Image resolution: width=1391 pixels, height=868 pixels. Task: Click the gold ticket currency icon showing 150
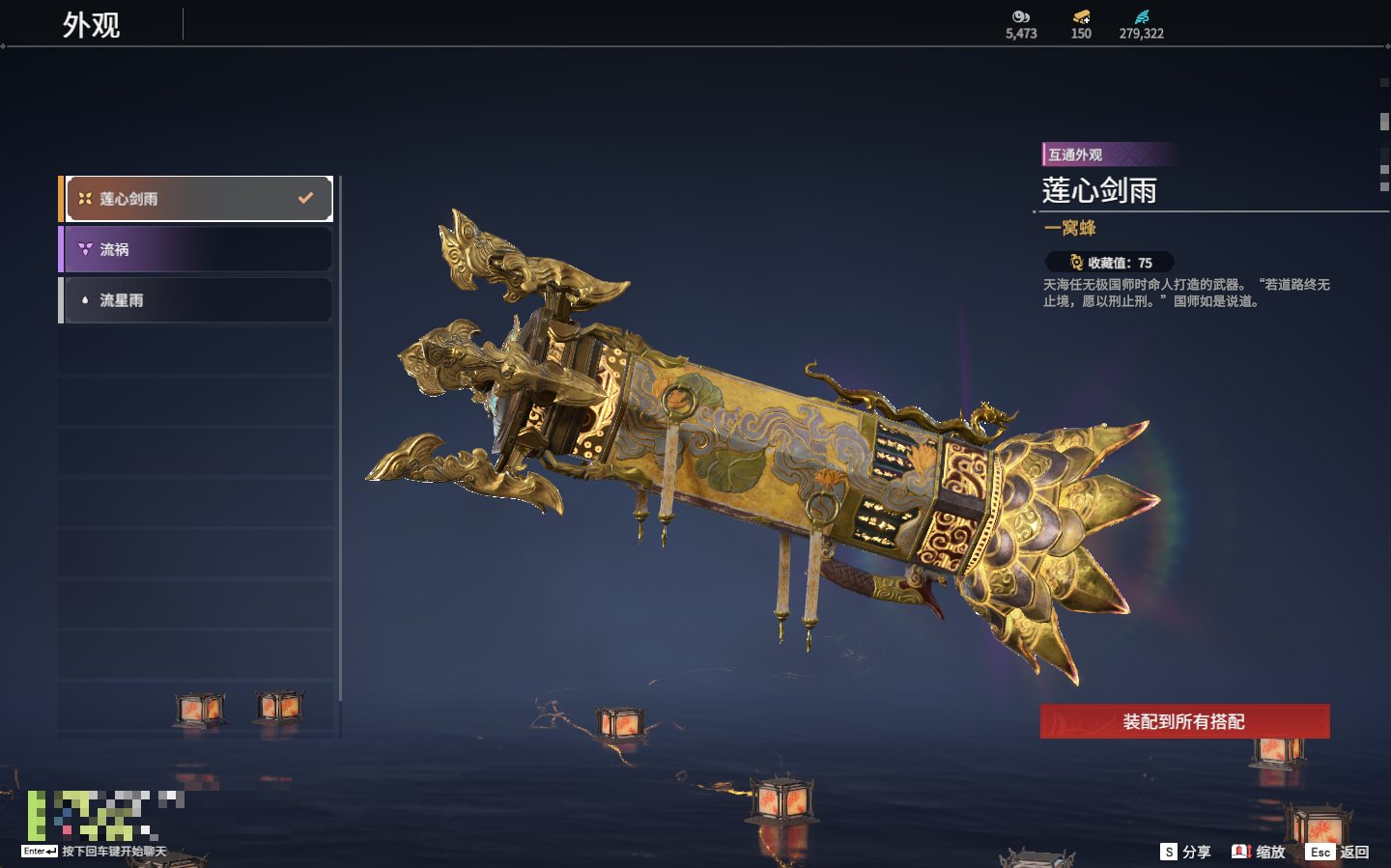[1081, 17]
